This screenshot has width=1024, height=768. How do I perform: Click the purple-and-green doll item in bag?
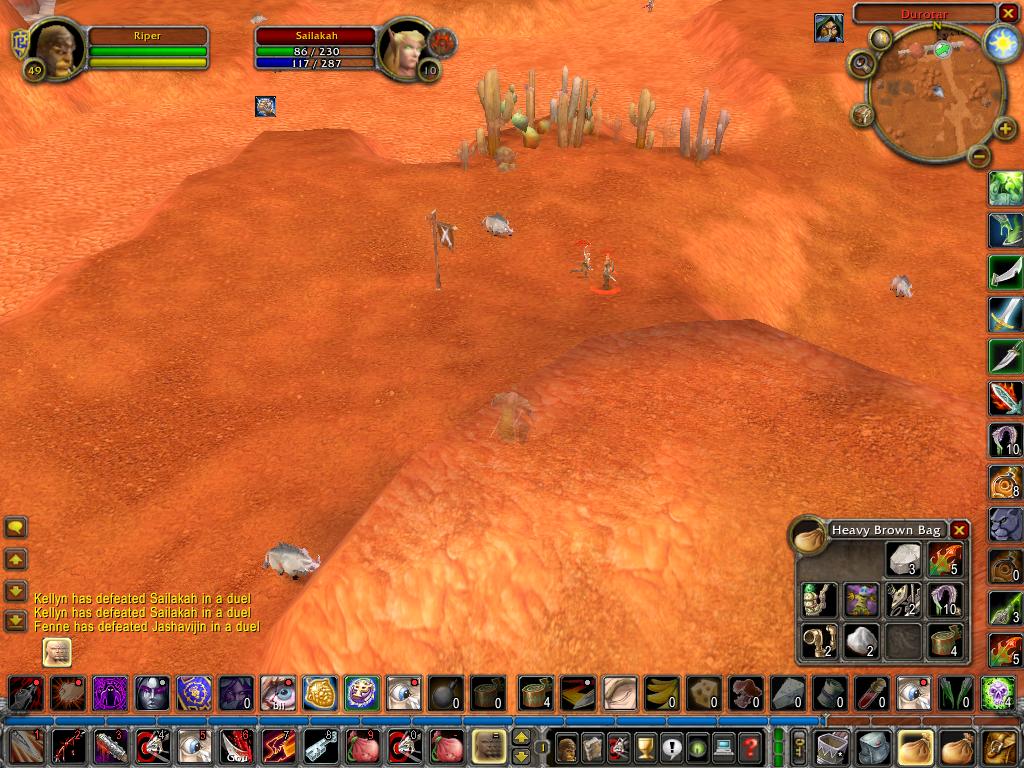pyautogui.click(x=861, y=599)
